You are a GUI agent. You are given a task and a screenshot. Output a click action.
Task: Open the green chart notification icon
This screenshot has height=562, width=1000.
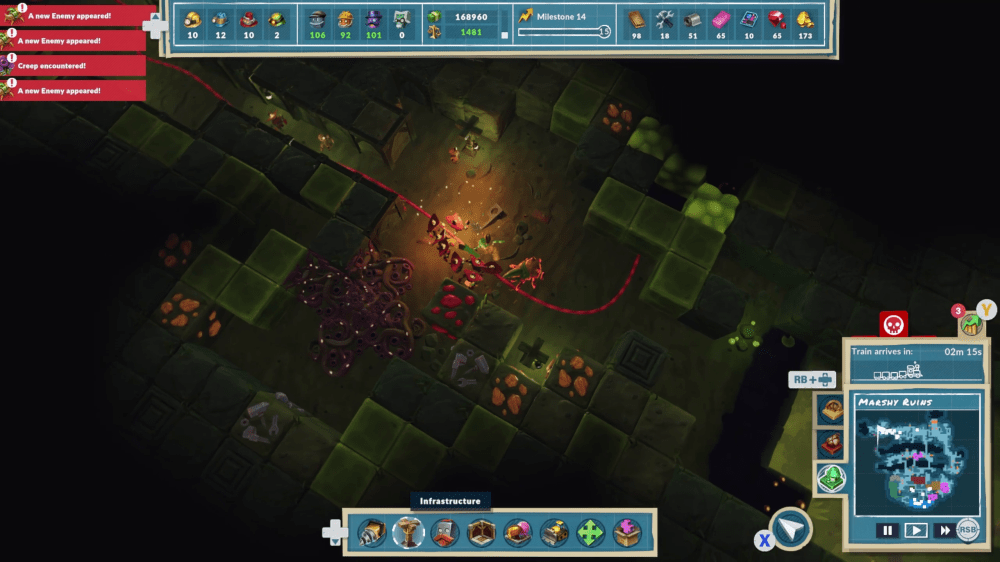pos(968,324)
